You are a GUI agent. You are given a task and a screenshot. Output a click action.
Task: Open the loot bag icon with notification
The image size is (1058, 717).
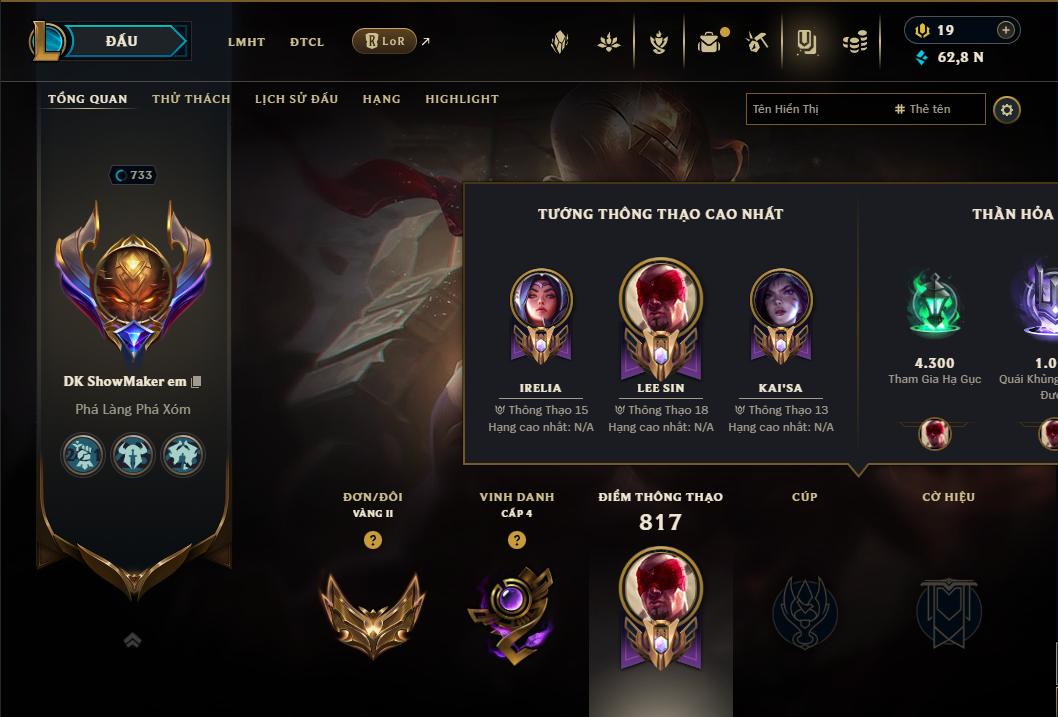(709, 42)
